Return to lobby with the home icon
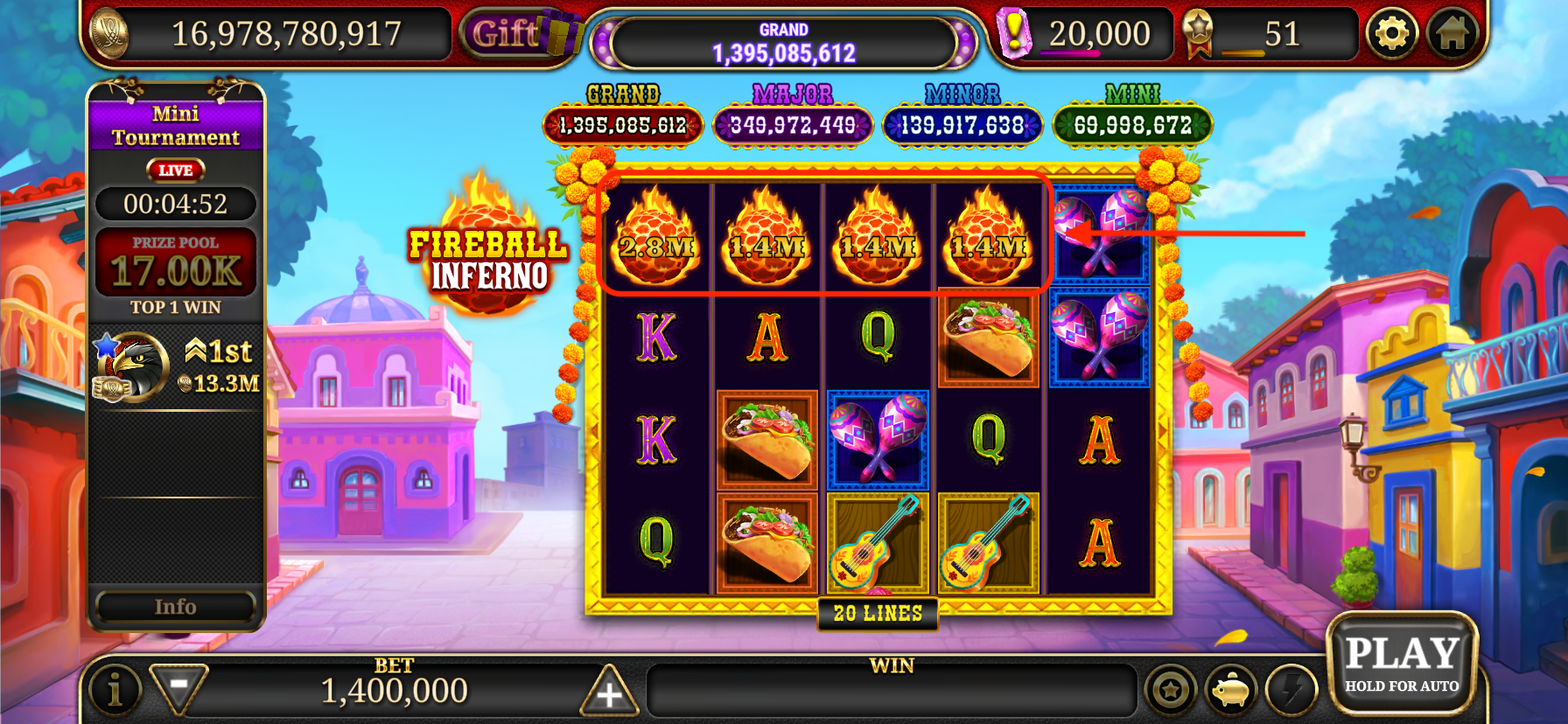Viewport: 1568px width, 724px height. click(1452, 34)
